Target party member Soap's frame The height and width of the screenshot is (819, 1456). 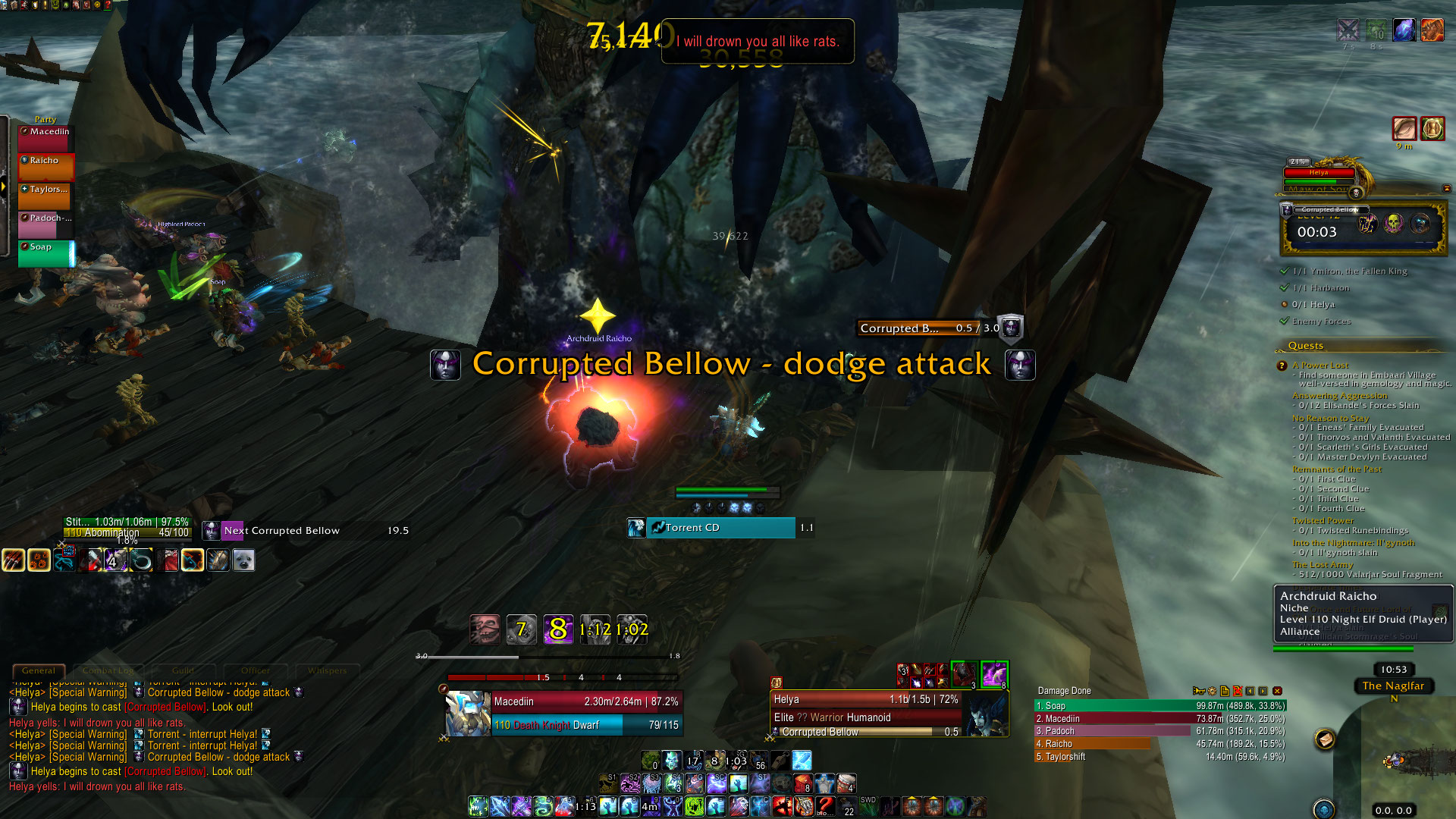46,253
